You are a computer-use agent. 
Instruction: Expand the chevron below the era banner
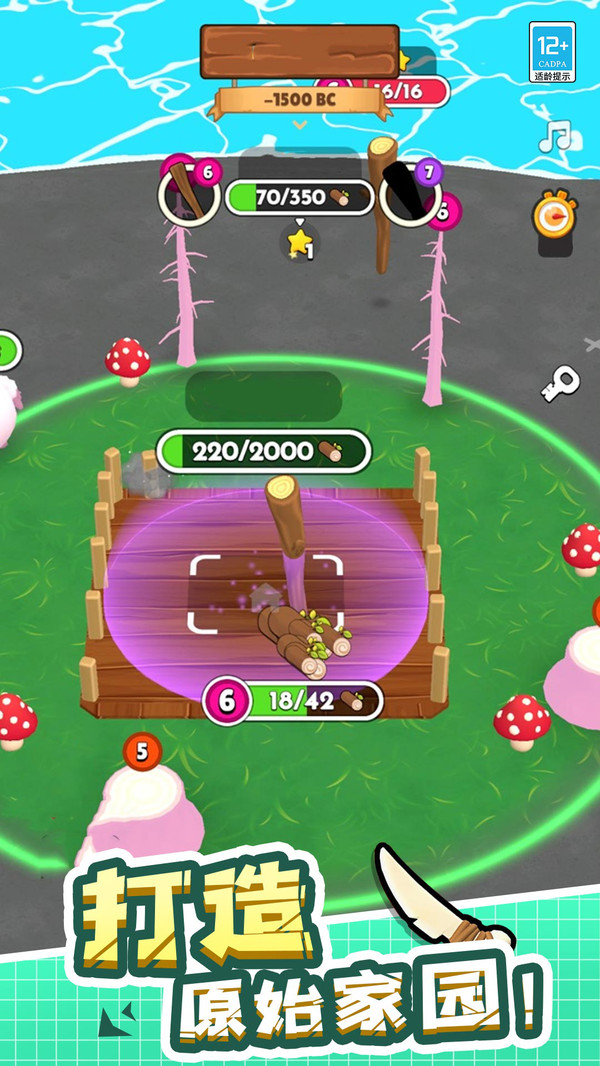point(300,125)
